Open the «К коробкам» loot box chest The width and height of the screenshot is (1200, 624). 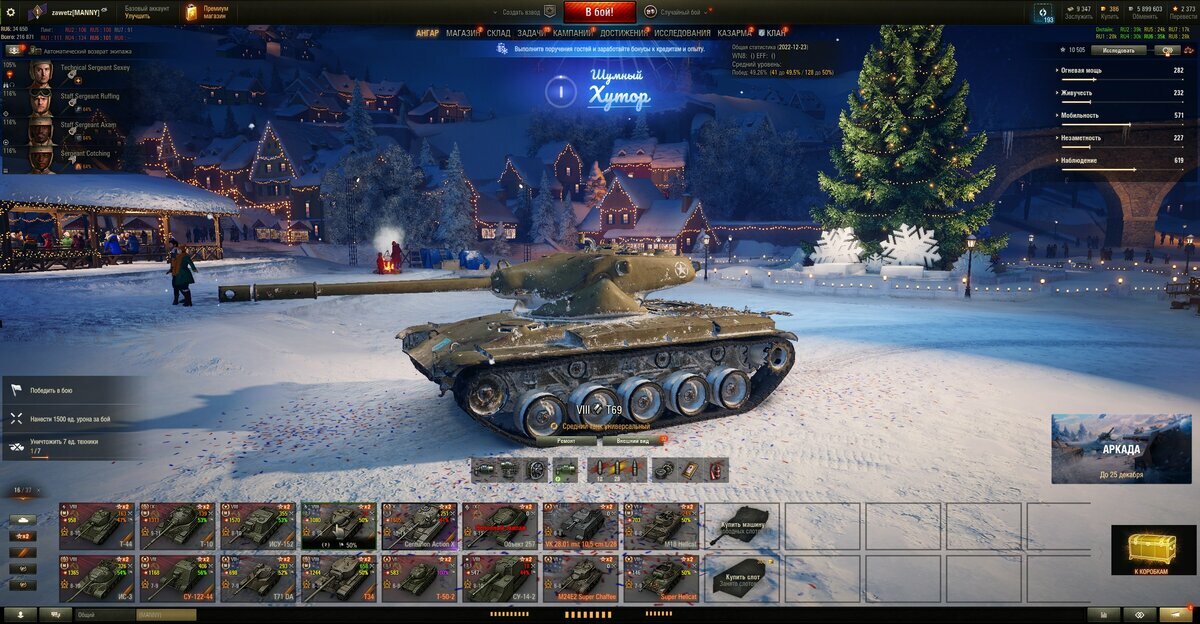1154,551
